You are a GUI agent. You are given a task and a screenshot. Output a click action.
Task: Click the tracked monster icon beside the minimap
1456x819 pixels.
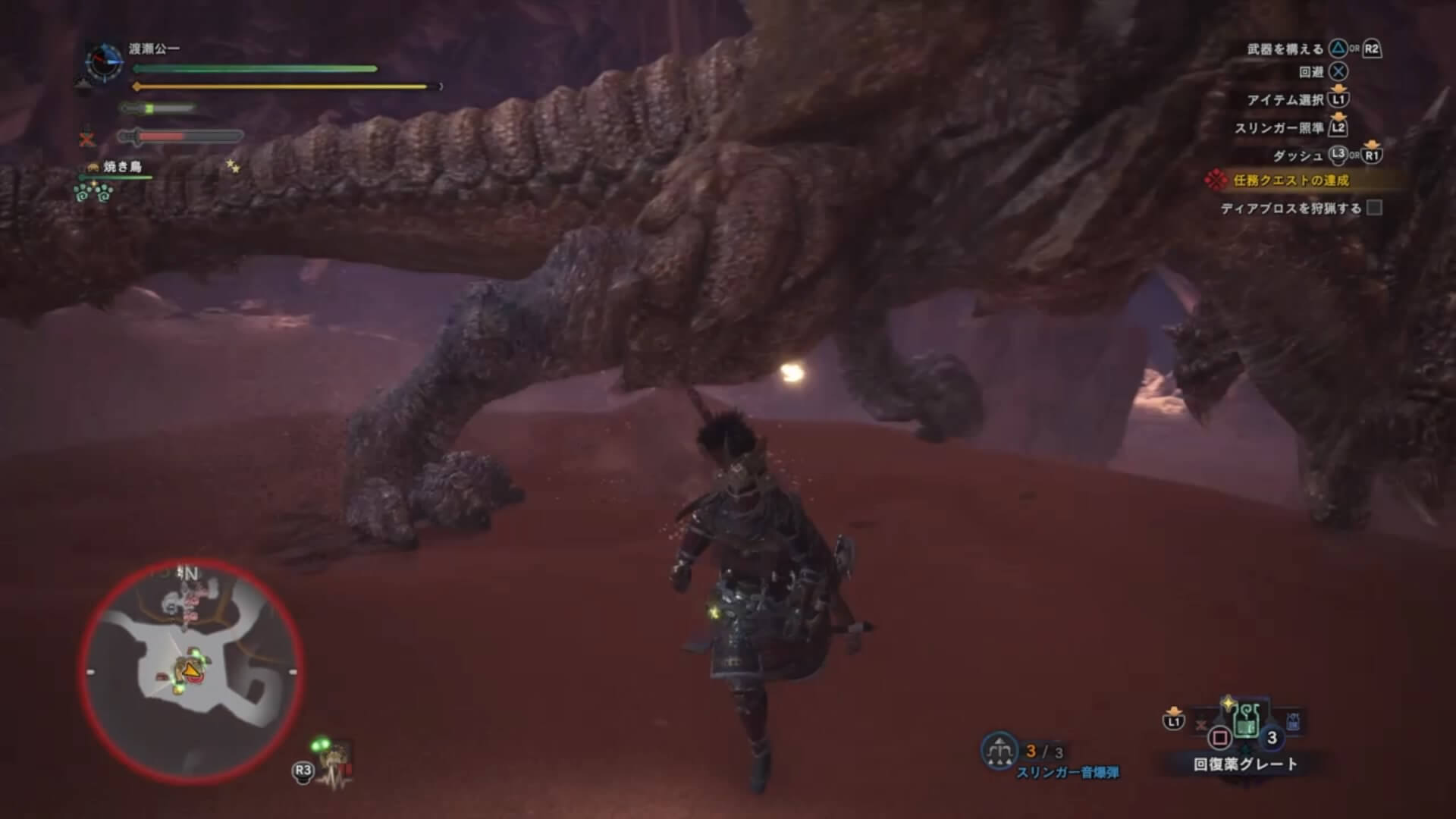click(x=334, y=761)
